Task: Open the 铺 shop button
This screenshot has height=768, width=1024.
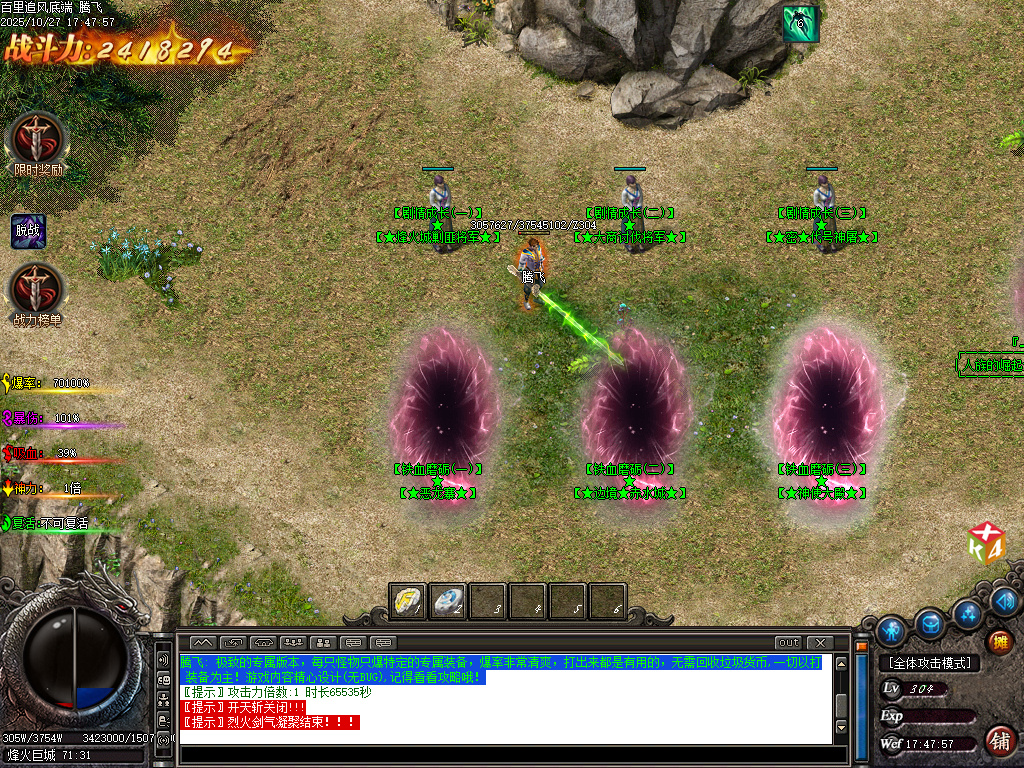Action: (998, 740)
